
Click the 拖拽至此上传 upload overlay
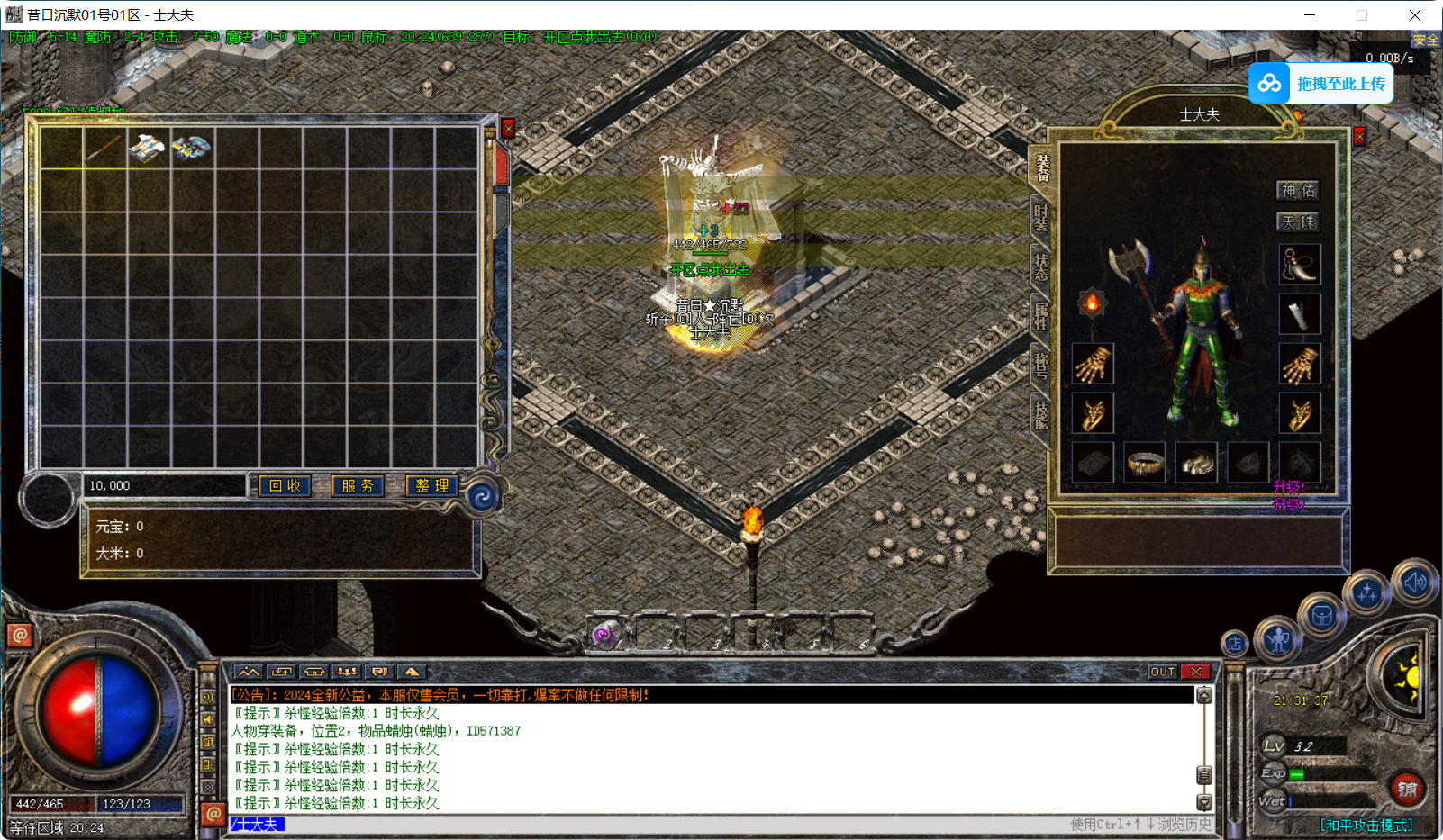[x=1321, y=84]
